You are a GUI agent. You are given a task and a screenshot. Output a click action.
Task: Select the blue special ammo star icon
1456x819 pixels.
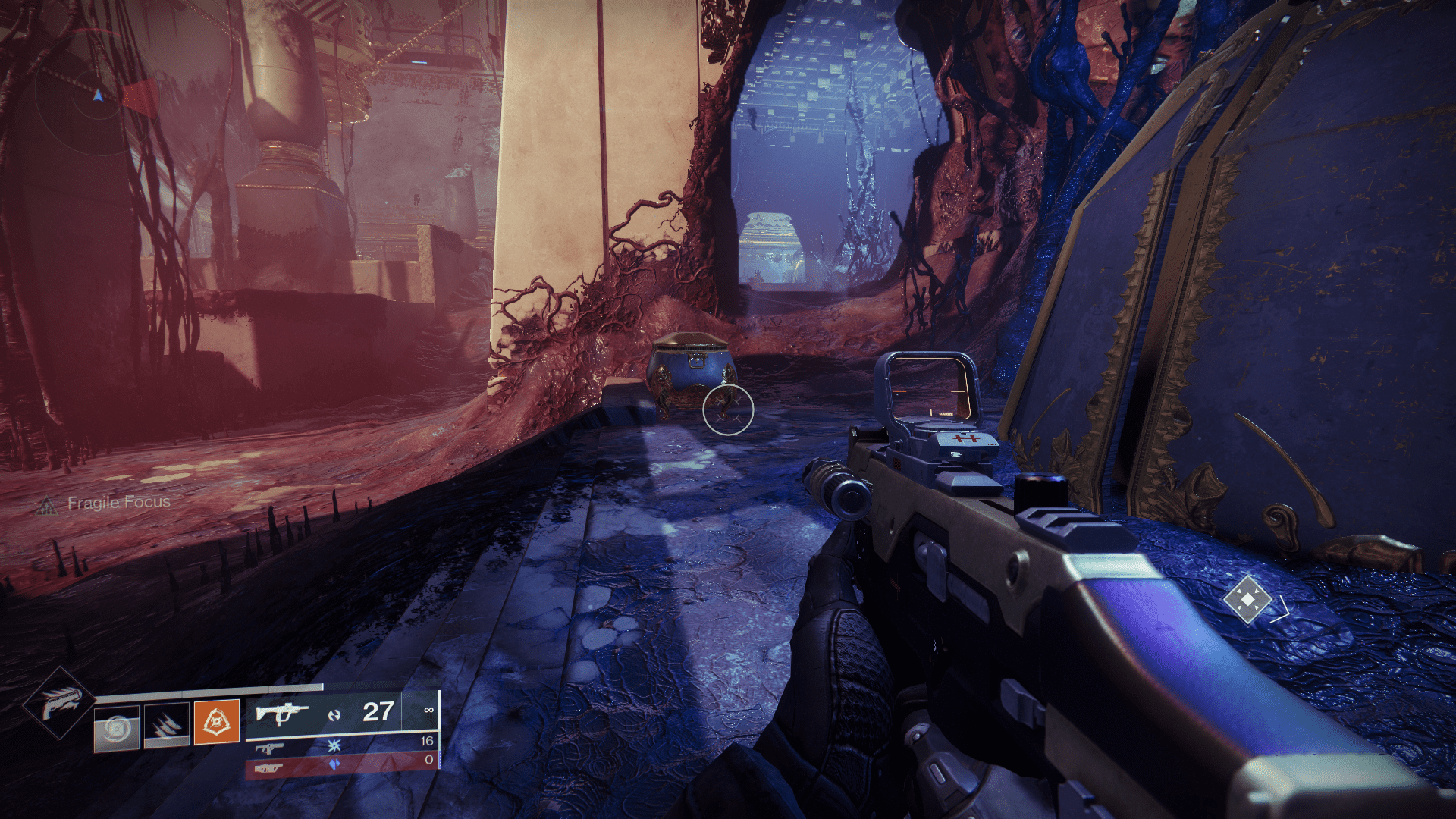tap(334, 747)
